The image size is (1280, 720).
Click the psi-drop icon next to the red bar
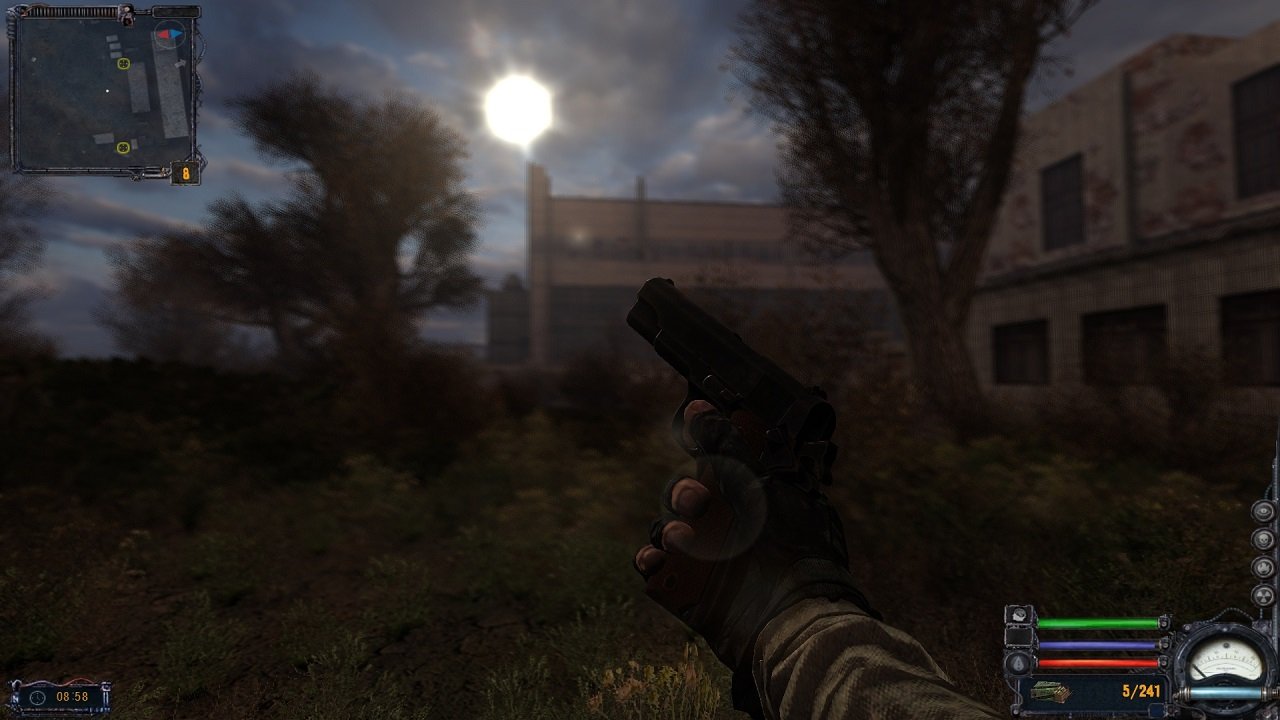click(x=1017, y=663)
